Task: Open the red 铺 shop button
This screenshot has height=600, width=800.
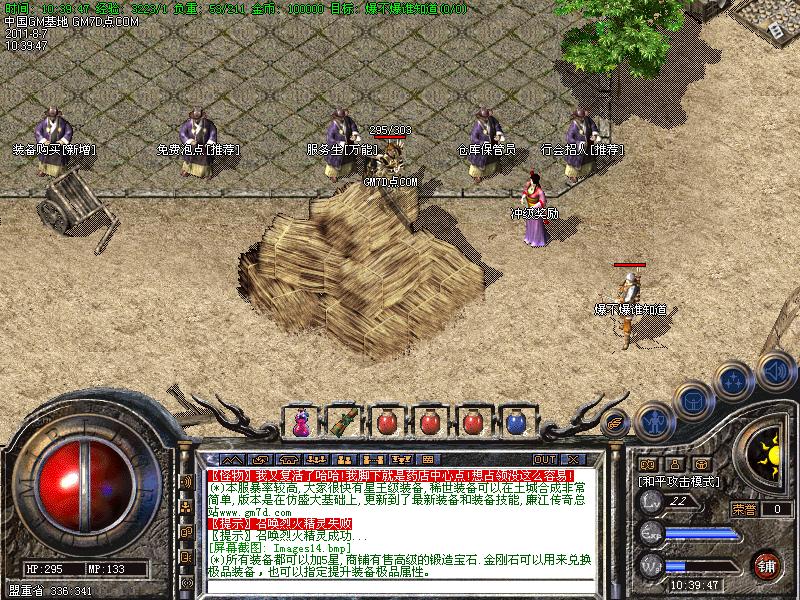Action: click(767, 564)
